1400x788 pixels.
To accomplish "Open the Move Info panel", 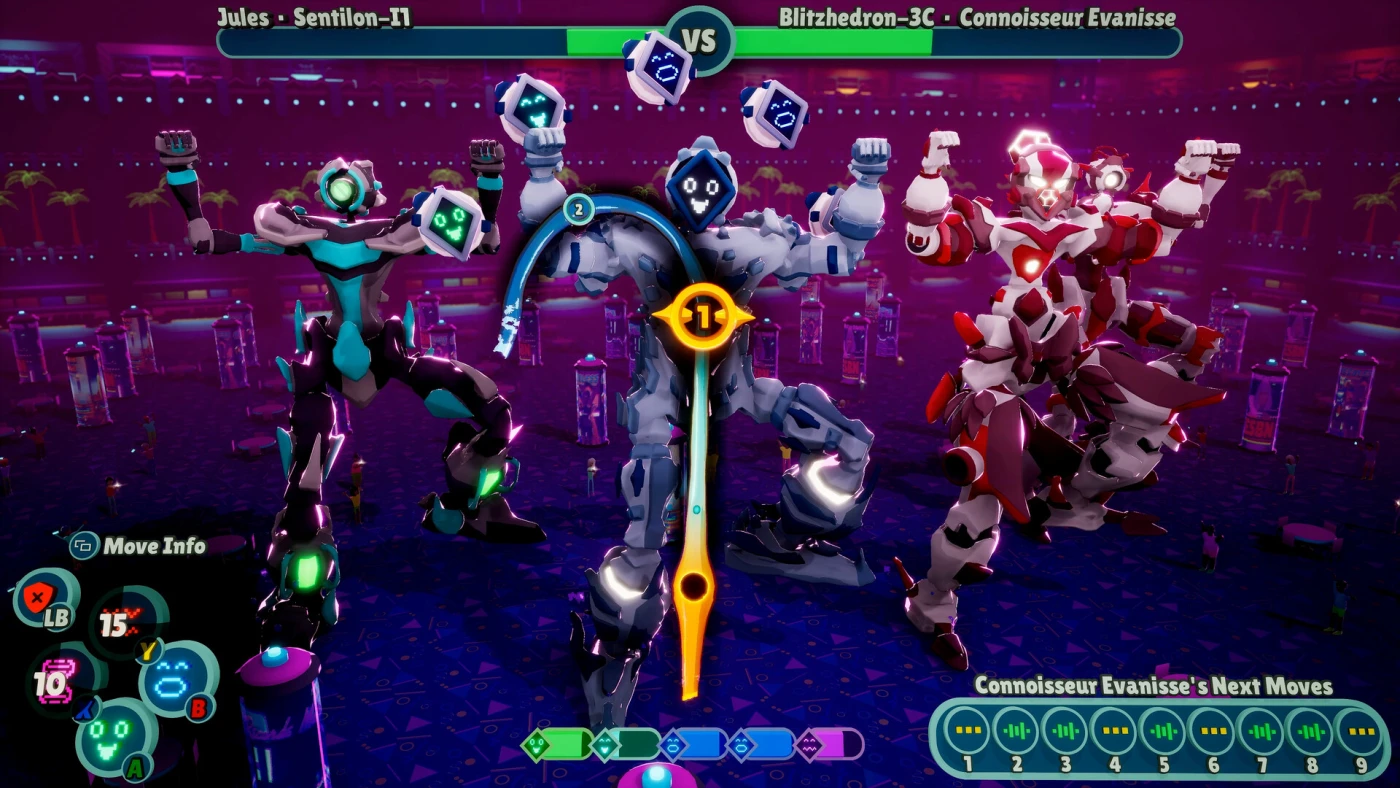I will point(138,546).
